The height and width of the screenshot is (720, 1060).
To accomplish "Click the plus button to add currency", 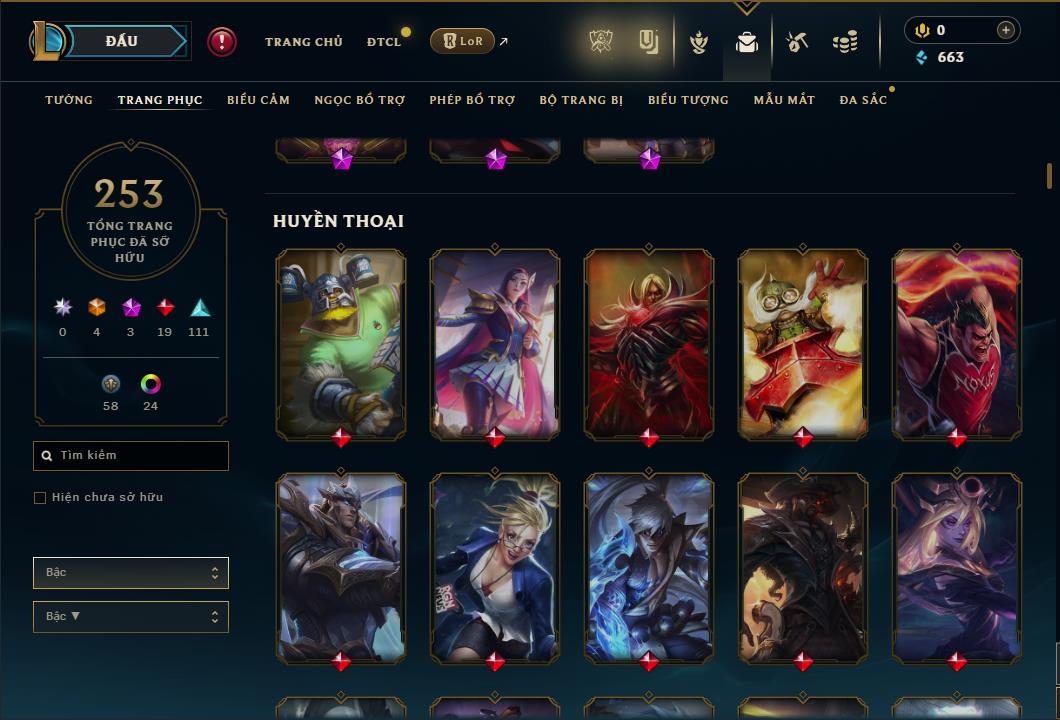I will point(1005,30).
